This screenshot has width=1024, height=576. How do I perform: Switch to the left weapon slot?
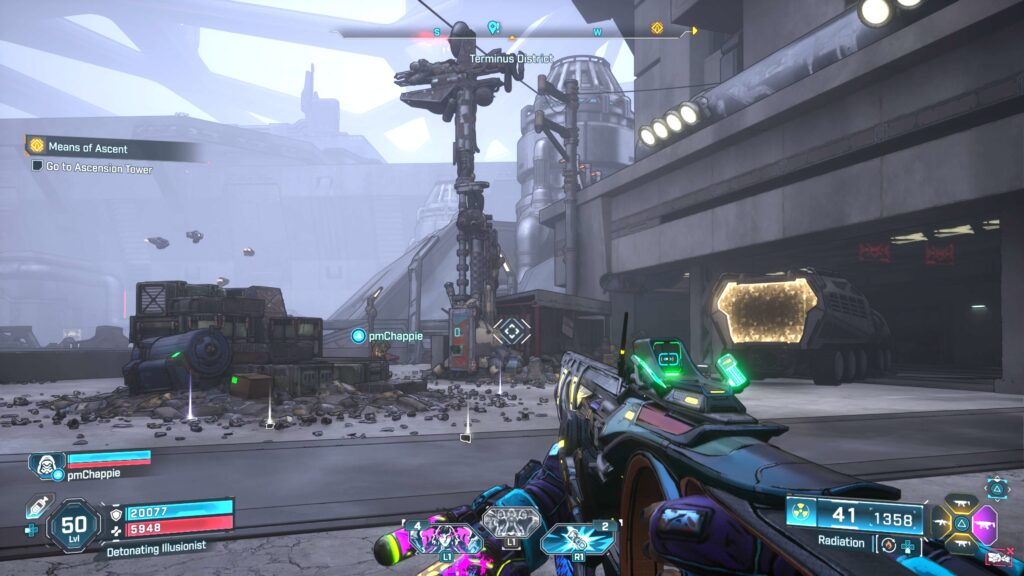coord(942,522)
